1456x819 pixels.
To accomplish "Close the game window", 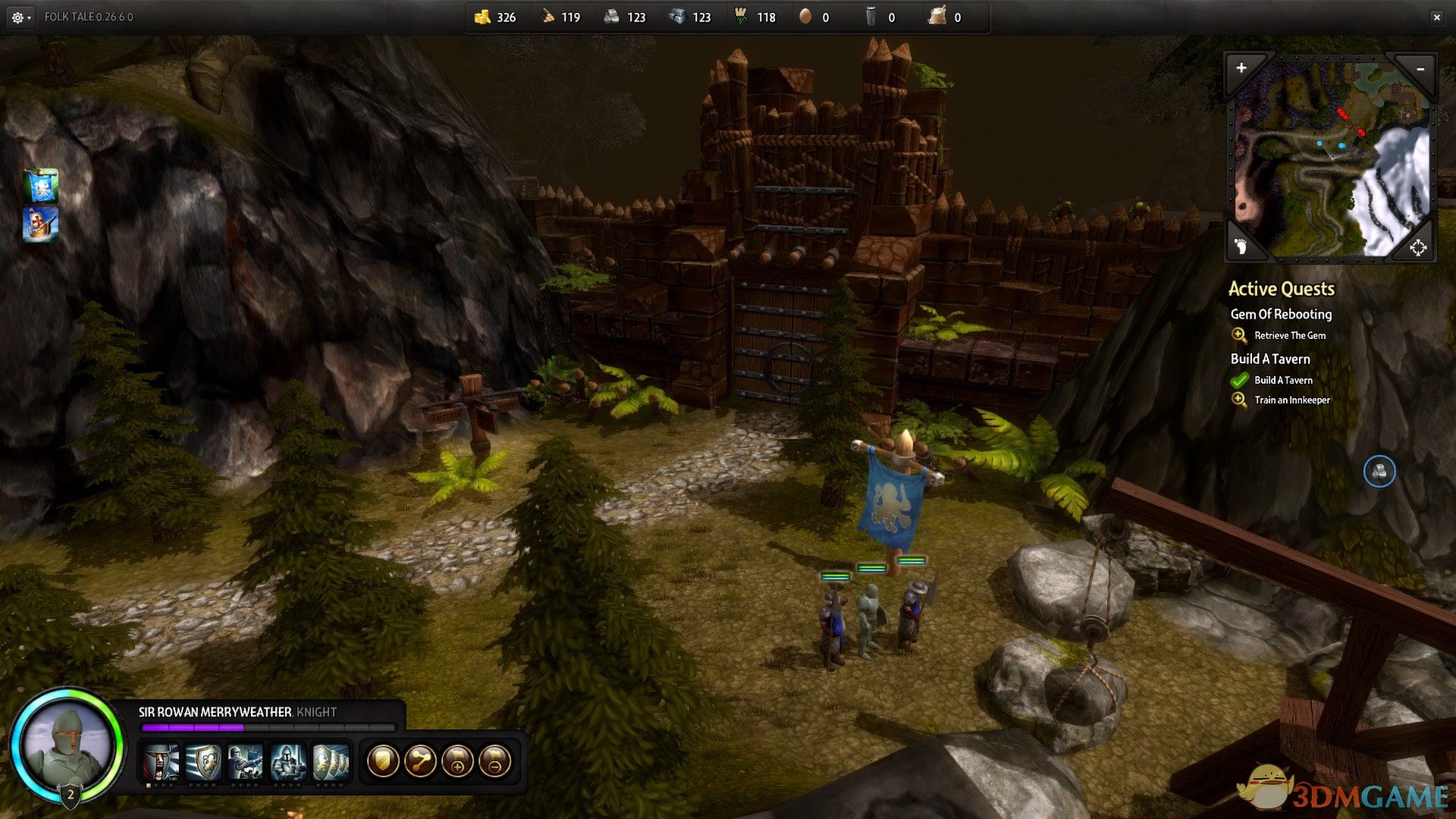I will click(1436, 17).
